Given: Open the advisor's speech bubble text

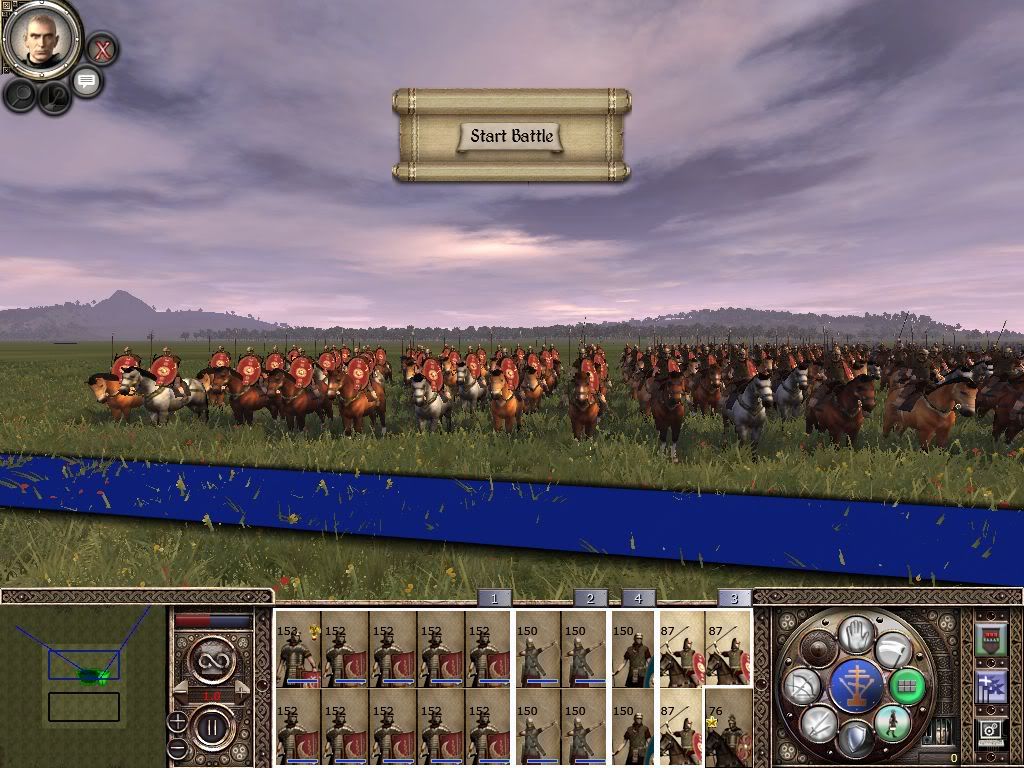Looking at the screenshot, I should tap(86, 81).
